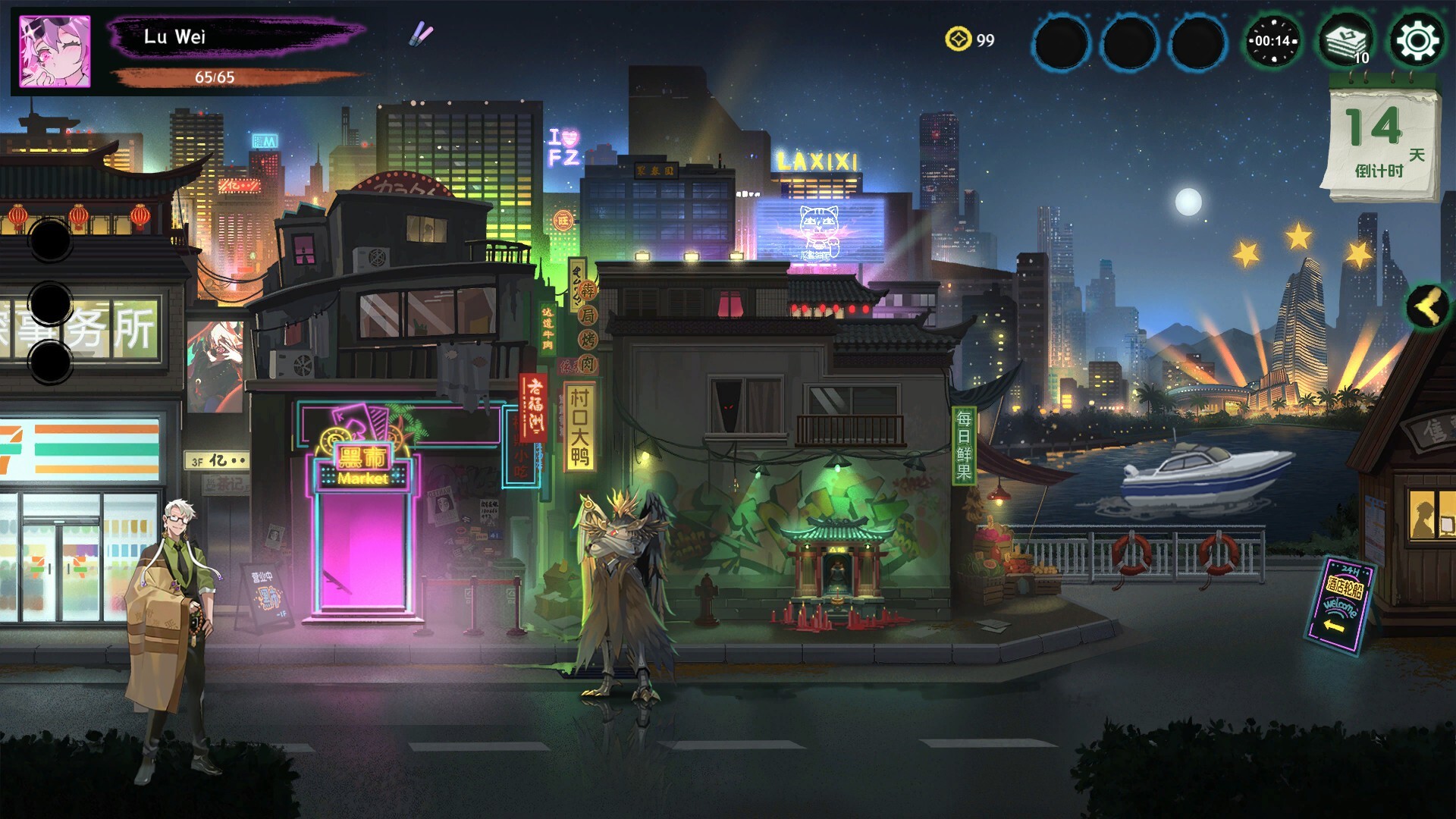This screenshot has width=1456, height=819.
Task: Click the 00:14 clock icon
Action: coord(1273,41)
